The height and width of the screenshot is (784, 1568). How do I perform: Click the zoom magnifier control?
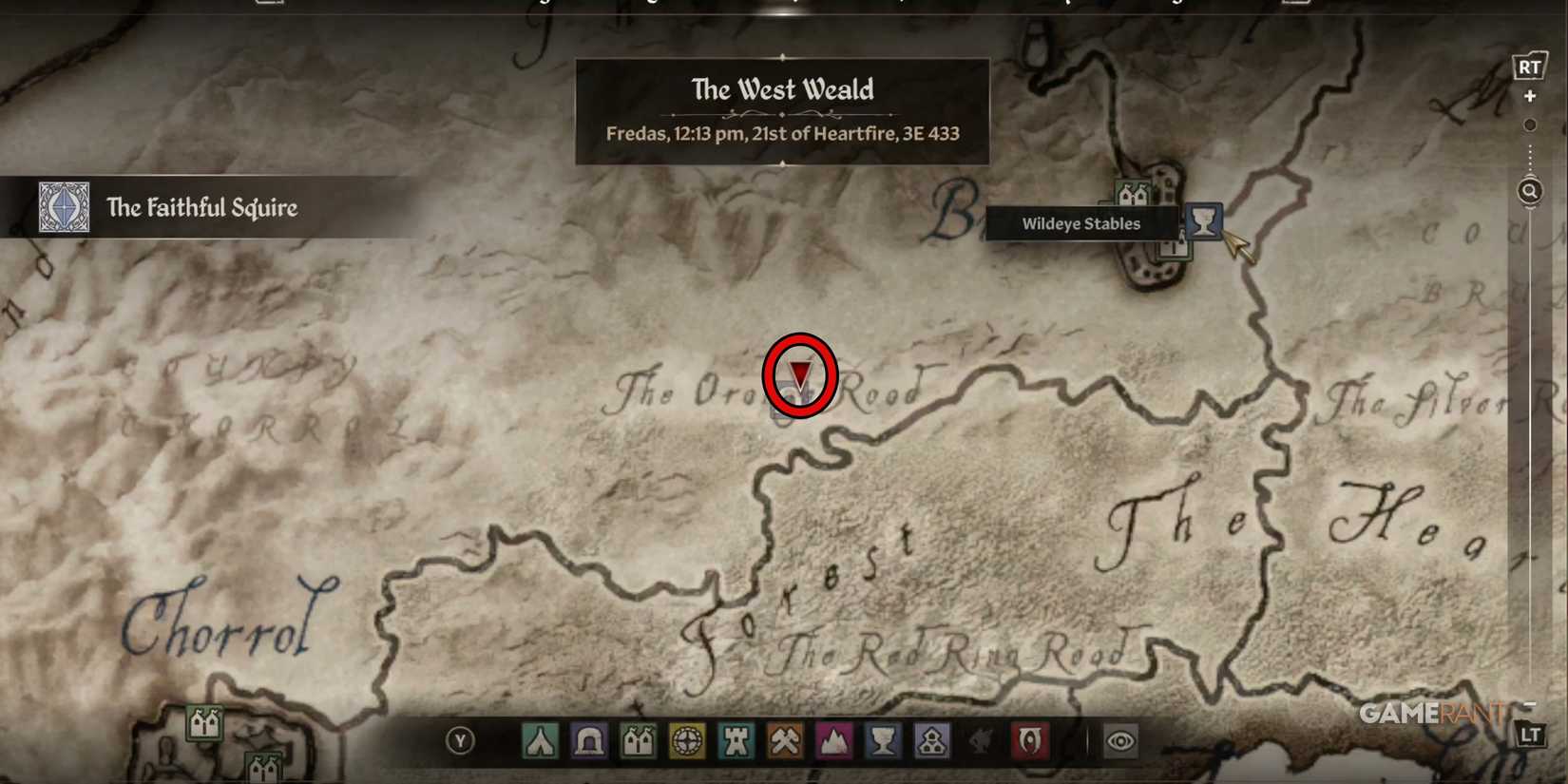1529,191
